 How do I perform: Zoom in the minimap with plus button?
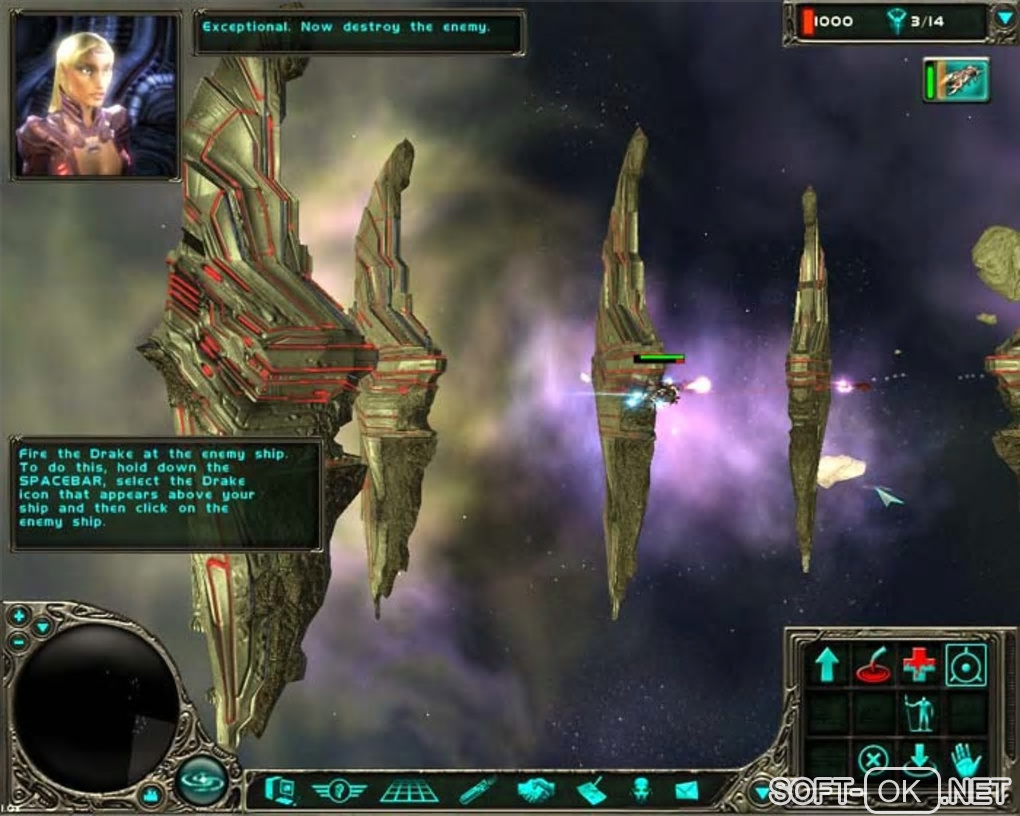pos(19,616)
